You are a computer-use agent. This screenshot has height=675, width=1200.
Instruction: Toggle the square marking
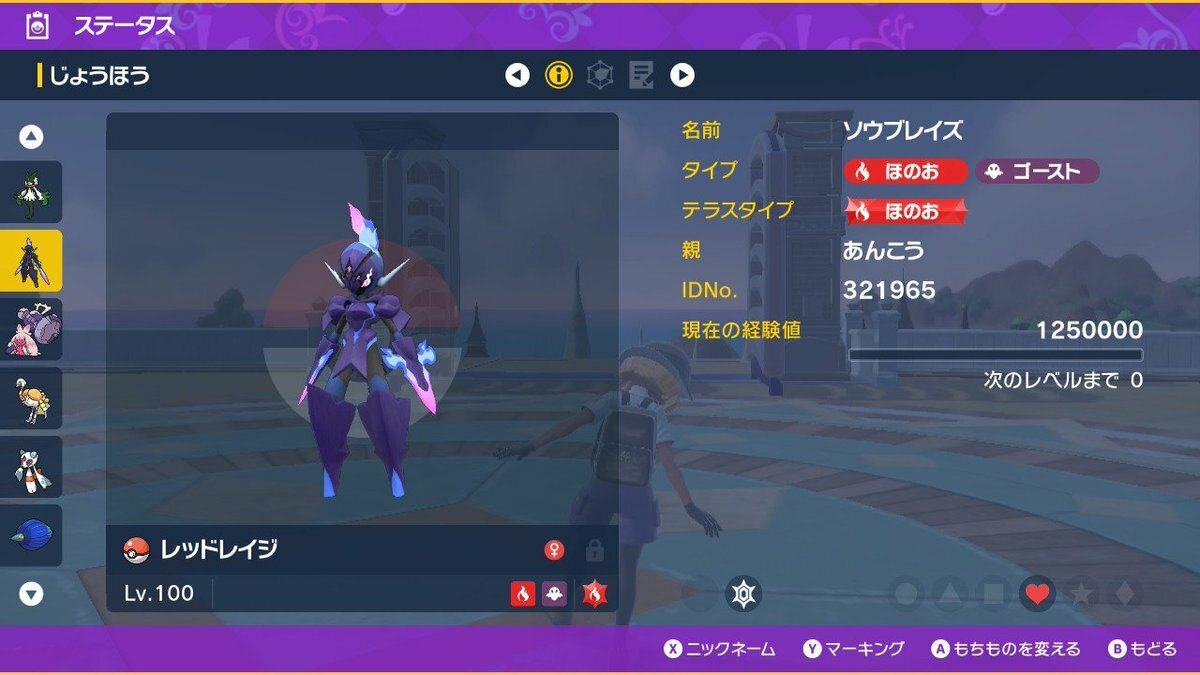pyautogui.click(x=993, y=594)
